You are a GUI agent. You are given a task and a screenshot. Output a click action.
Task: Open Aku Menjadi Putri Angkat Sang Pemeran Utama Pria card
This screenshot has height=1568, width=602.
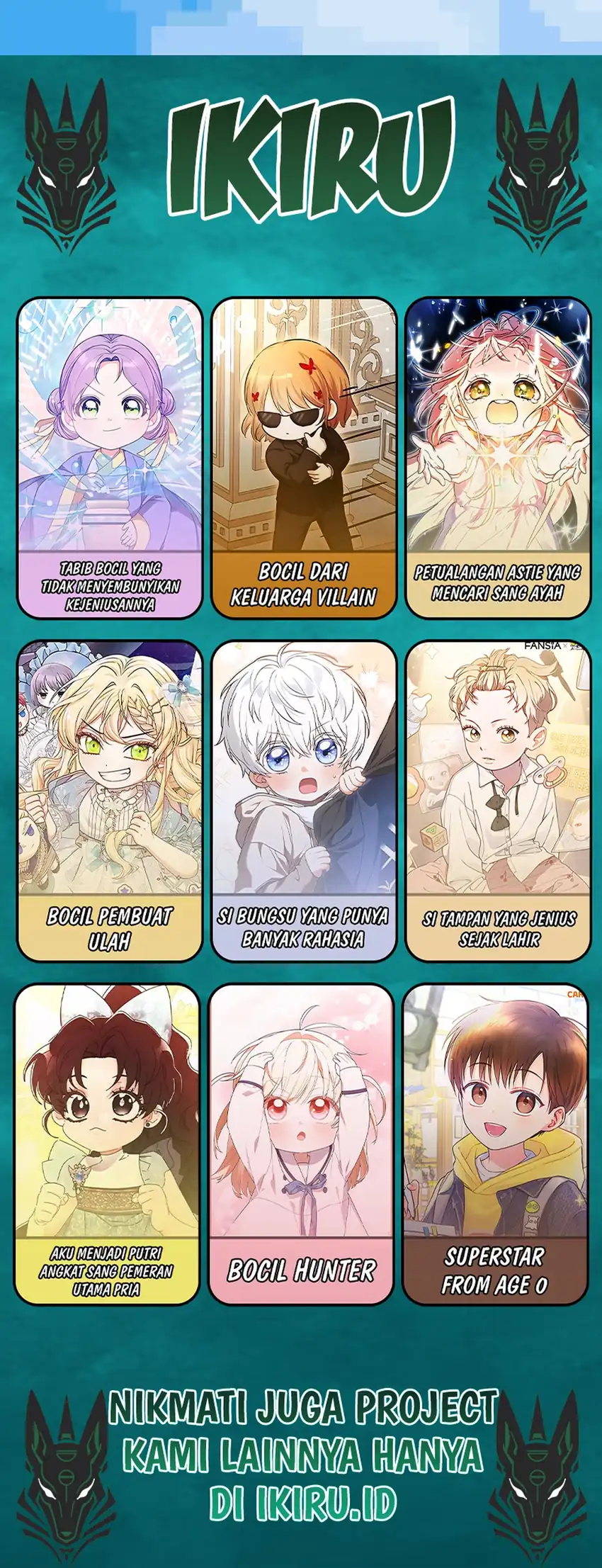[107, 1144]
